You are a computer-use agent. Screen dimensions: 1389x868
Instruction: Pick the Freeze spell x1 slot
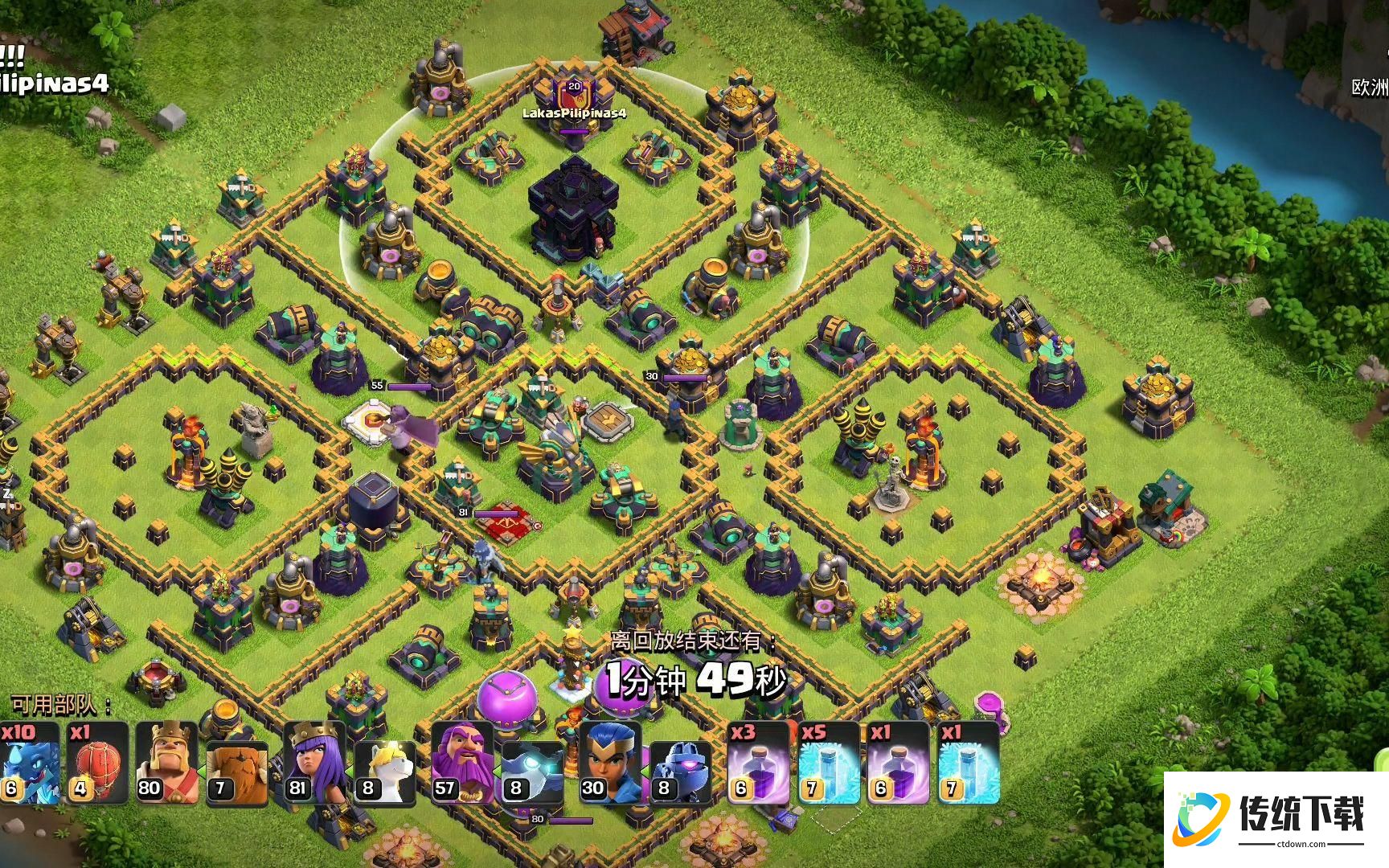tap(967, 764)
